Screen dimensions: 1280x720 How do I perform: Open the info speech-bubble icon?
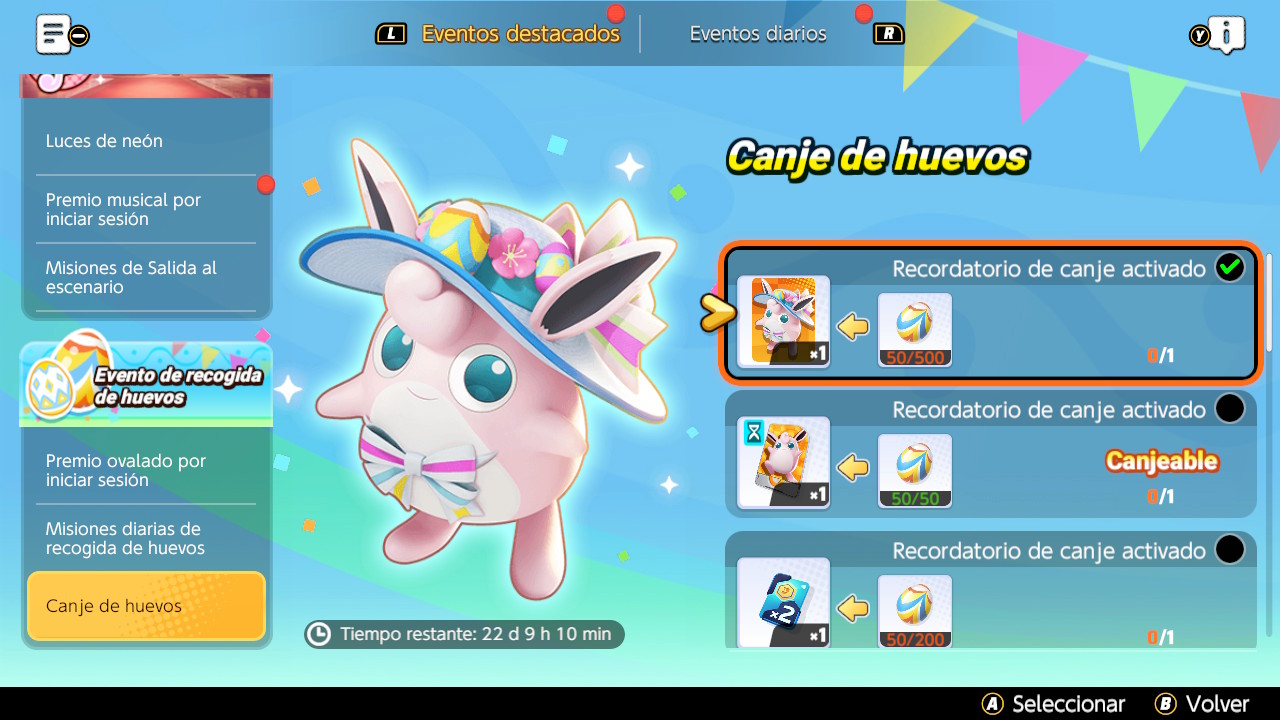click(x=1226, y=34)
